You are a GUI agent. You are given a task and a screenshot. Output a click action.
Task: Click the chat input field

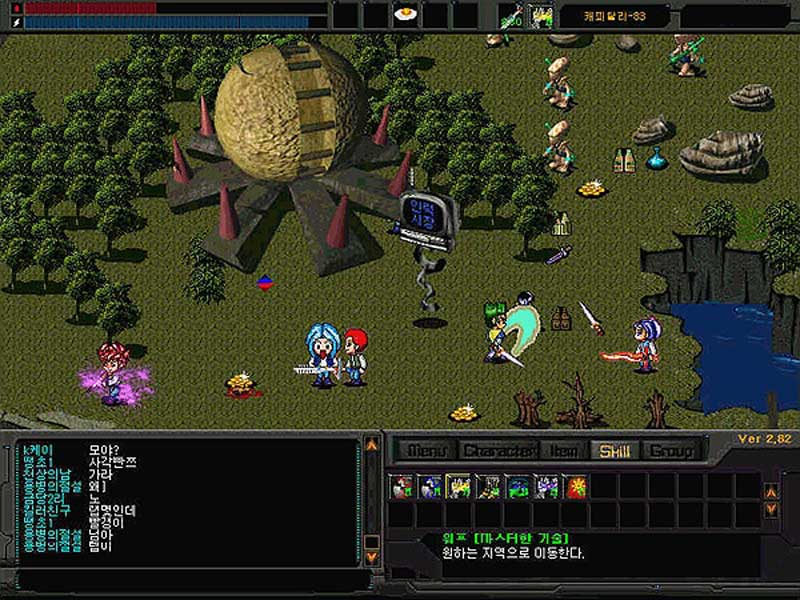(190, 579)
